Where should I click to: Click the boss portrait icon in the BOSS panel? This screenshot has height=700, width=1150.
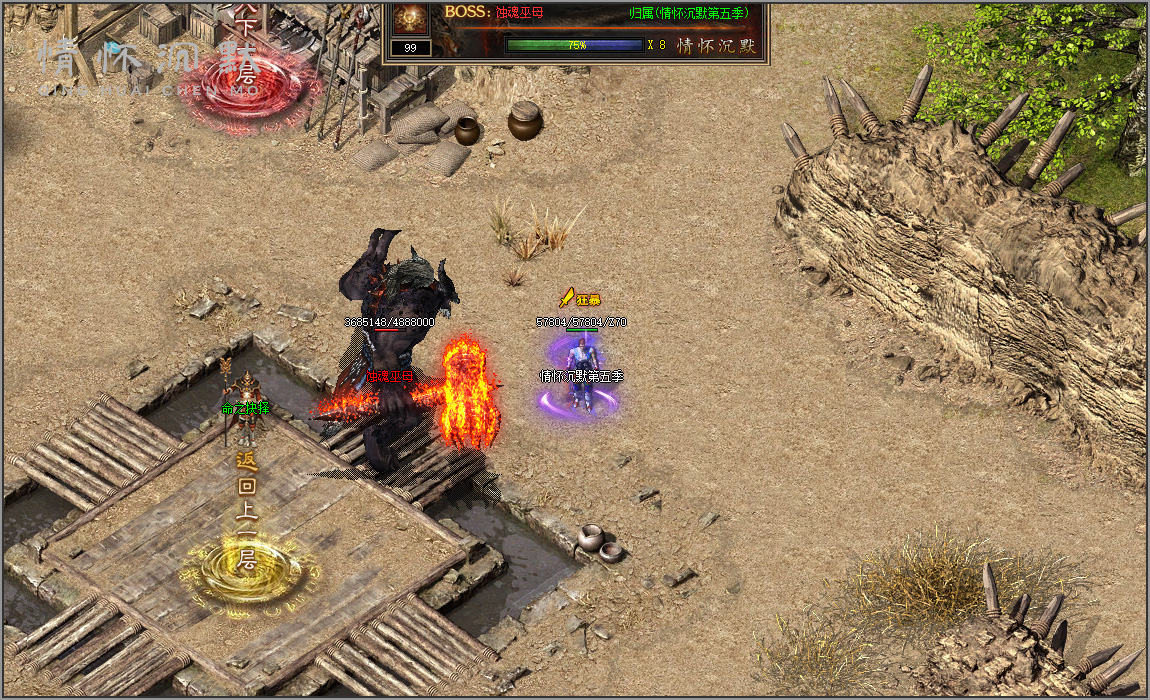point(410,17)
